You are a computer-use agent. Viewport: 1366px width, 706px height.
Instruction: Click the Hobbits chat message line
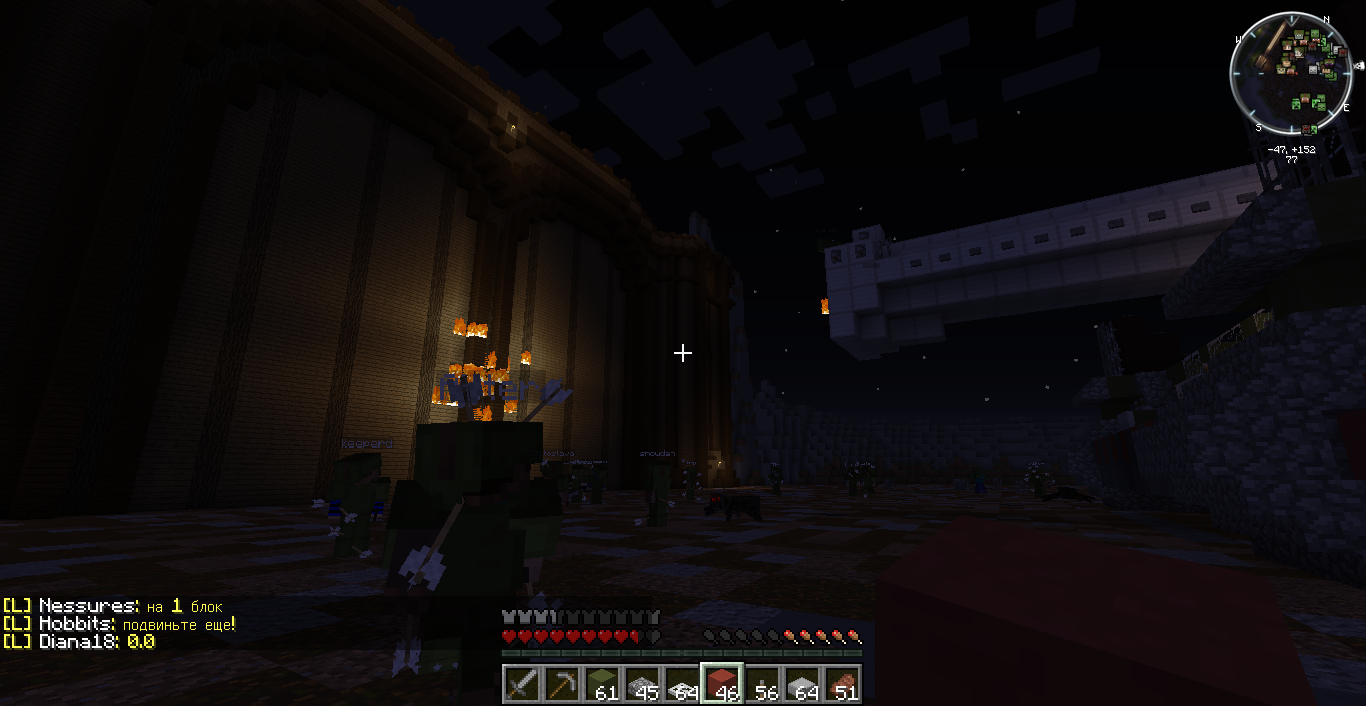click(x=119, y=624)
